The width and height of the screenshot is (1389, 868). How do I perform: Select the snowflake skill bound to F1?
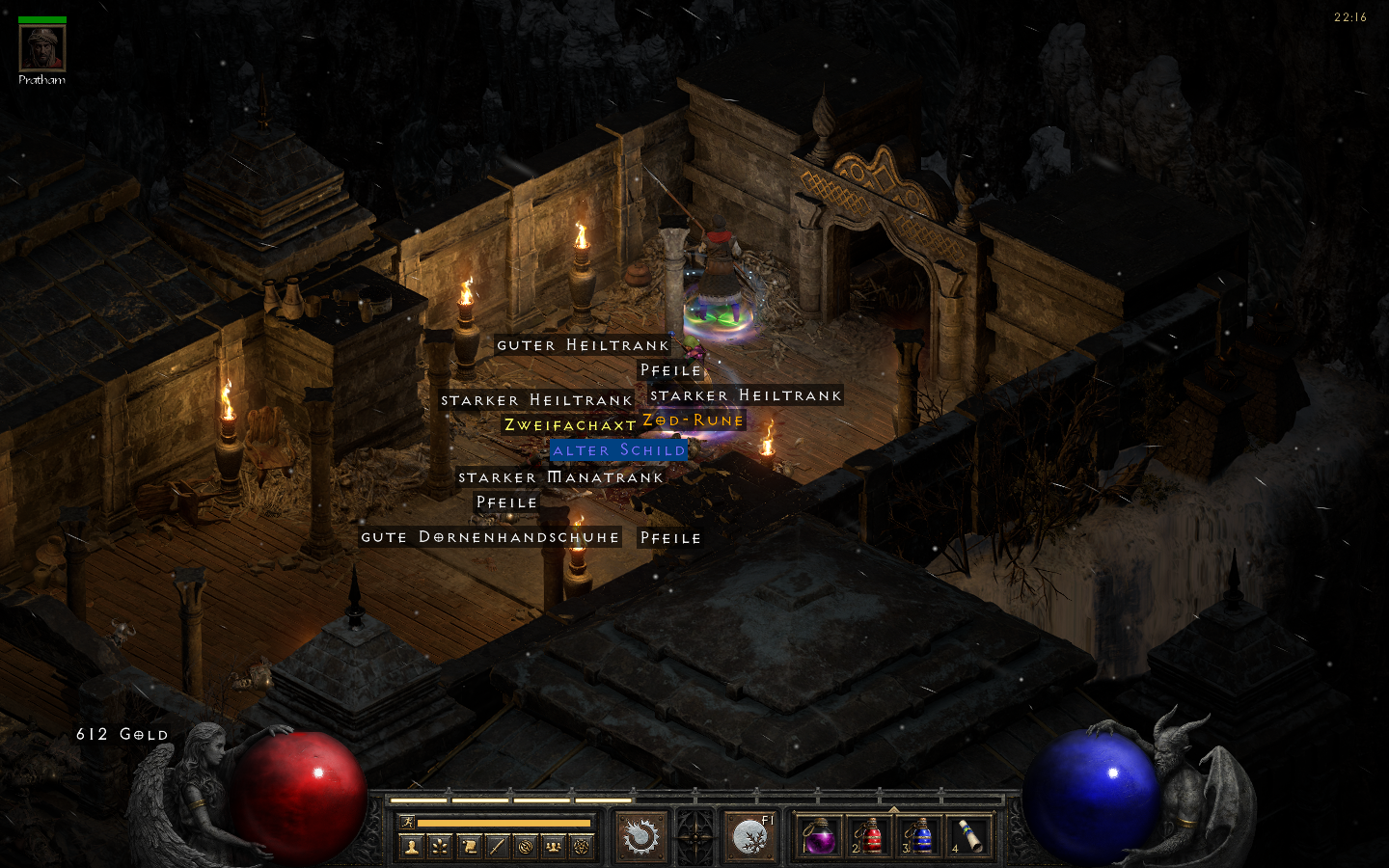coord(750,837)
